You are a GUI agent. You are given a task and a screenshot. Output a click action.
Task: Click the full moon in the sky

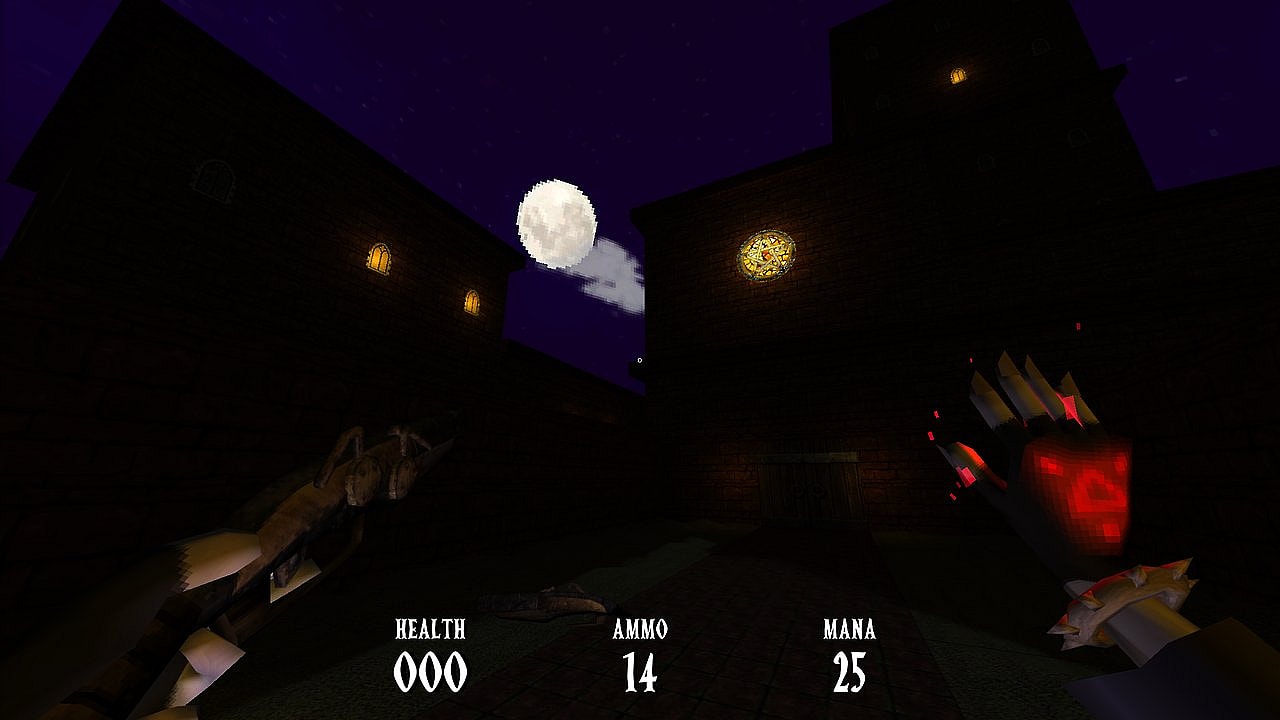[556, 221]
